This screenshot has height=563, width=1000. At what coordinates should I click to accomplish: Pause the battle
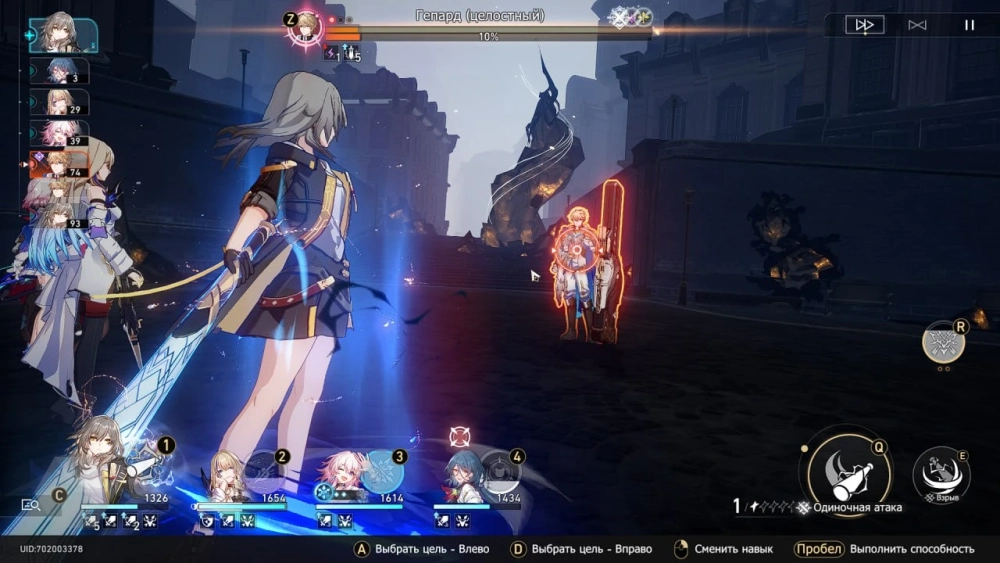click(x=969, y=25)
